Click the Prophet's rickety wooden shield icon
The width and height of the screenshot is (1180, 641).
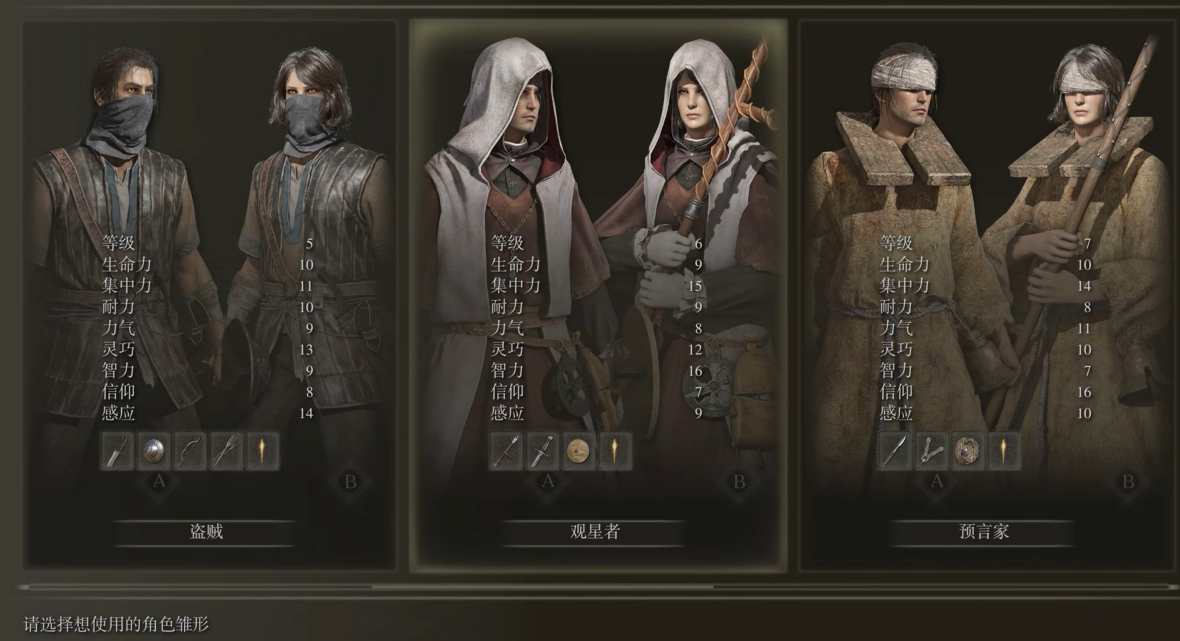coord(968,451)
